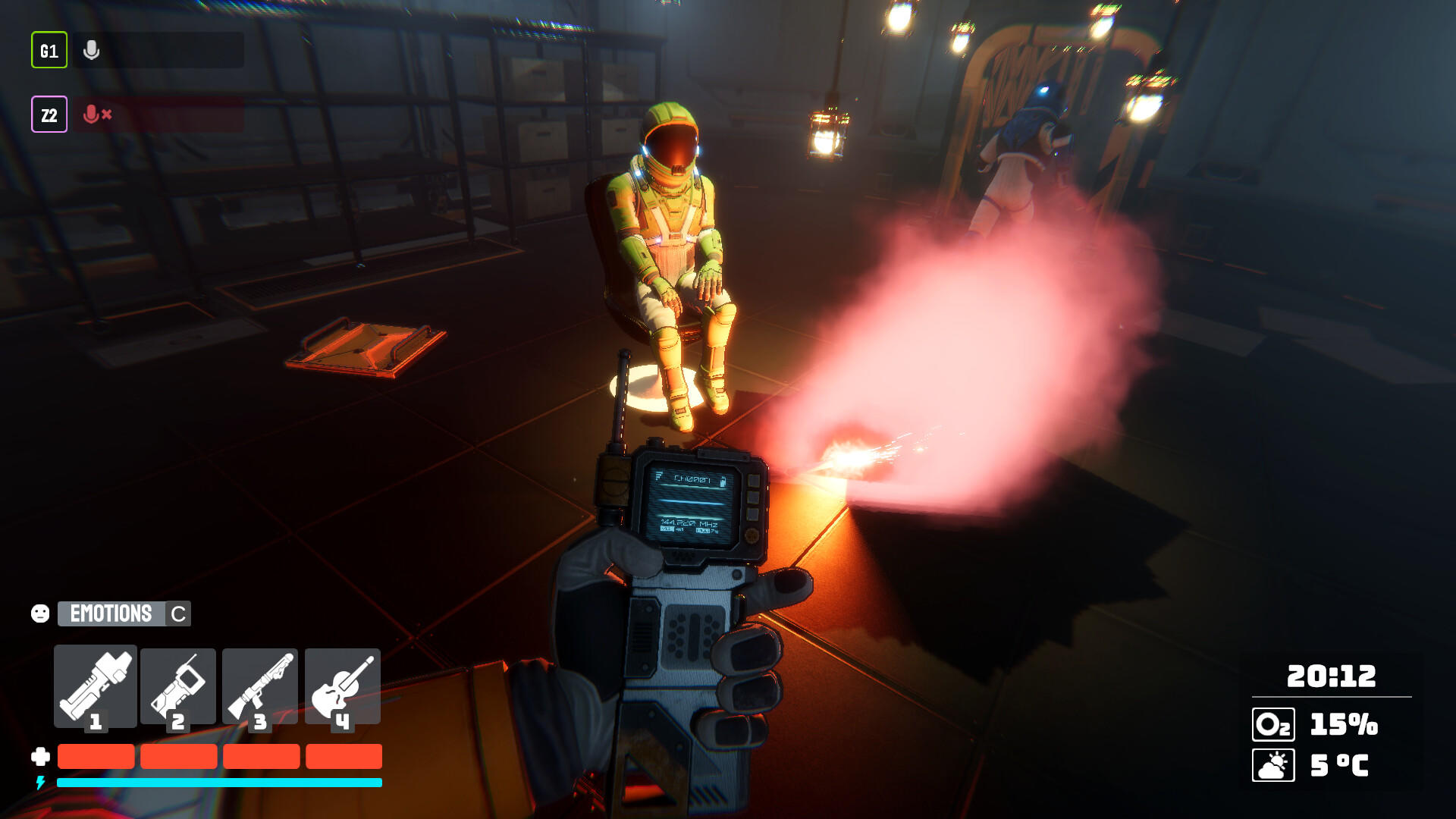Toggle the C key emotions shortcut
This screenshot has width=1456, height=819.
click(x=177, y=614)
